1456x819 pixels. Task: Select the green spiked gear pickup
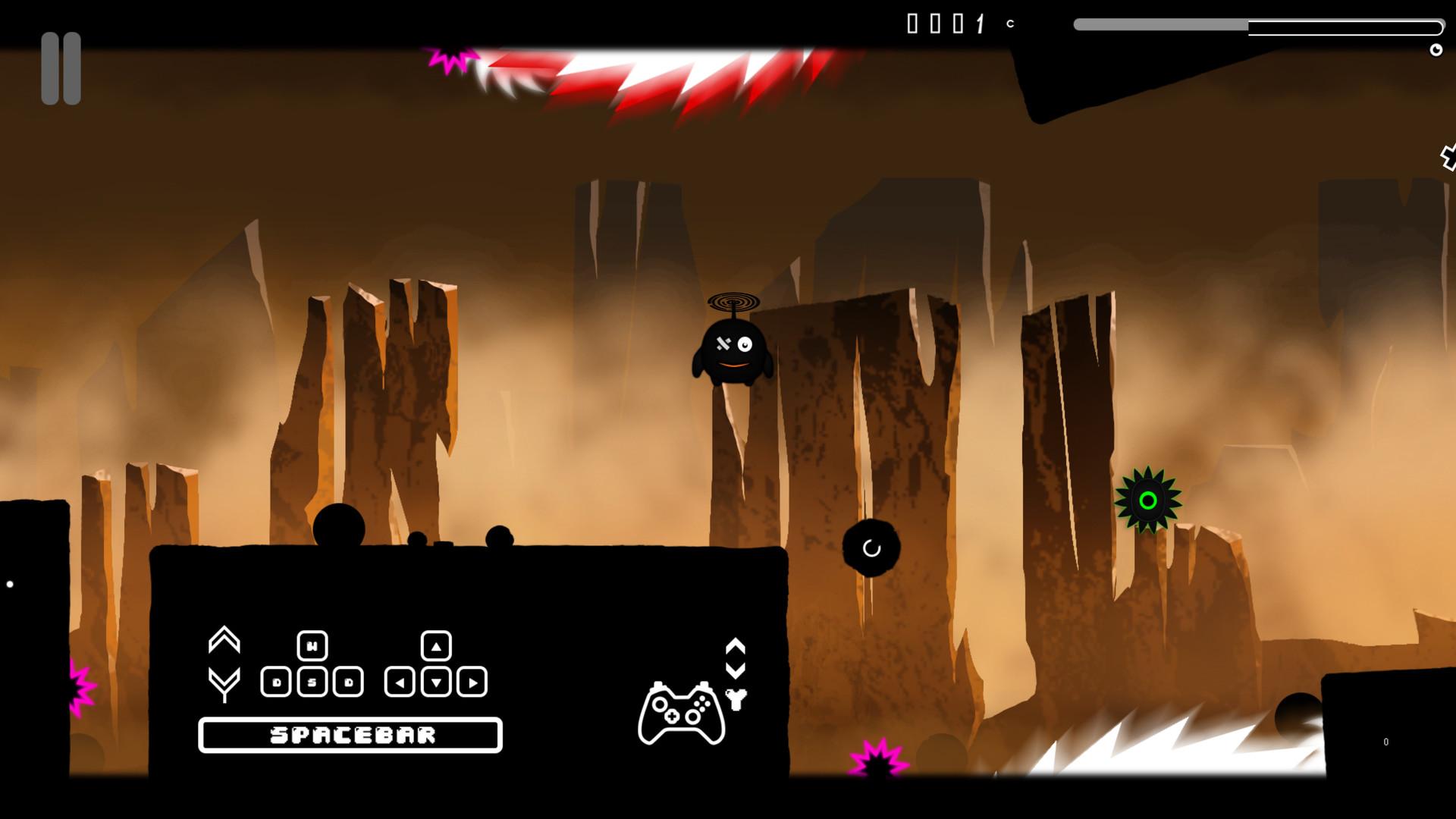(x=1147, y=500)
